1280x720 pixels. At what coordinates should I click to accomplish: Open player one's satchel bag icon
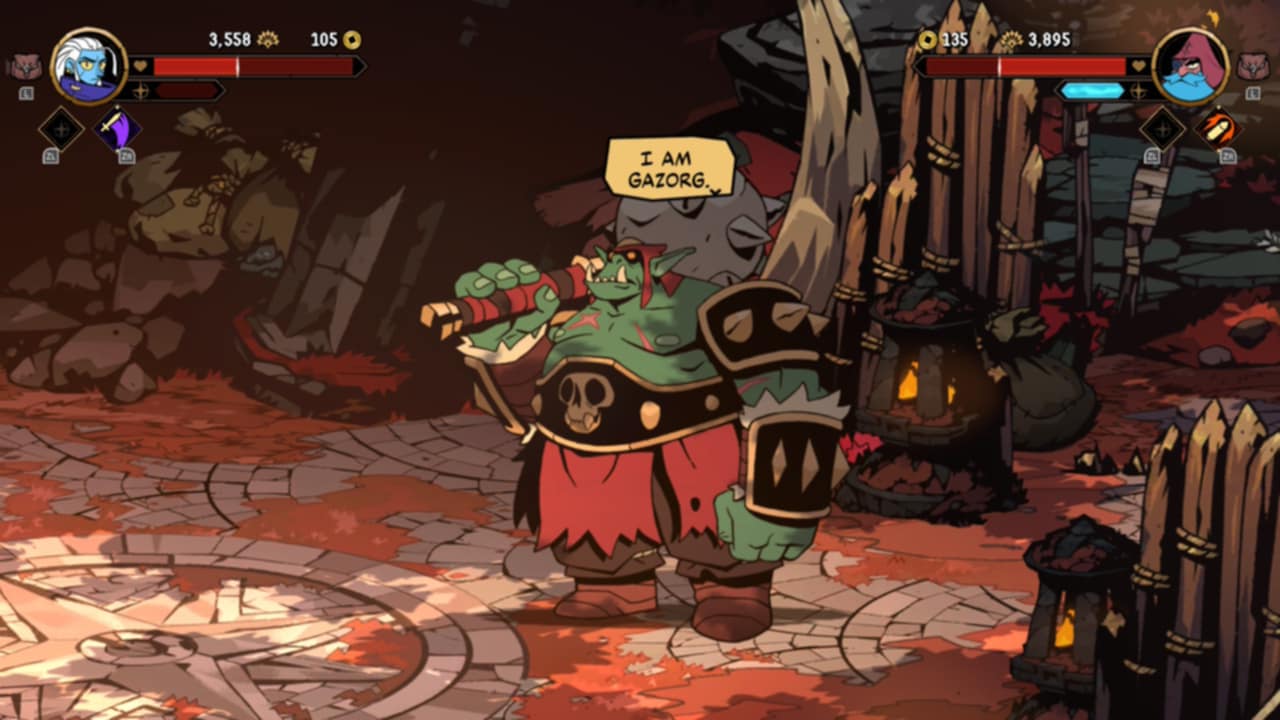point(26,67)
